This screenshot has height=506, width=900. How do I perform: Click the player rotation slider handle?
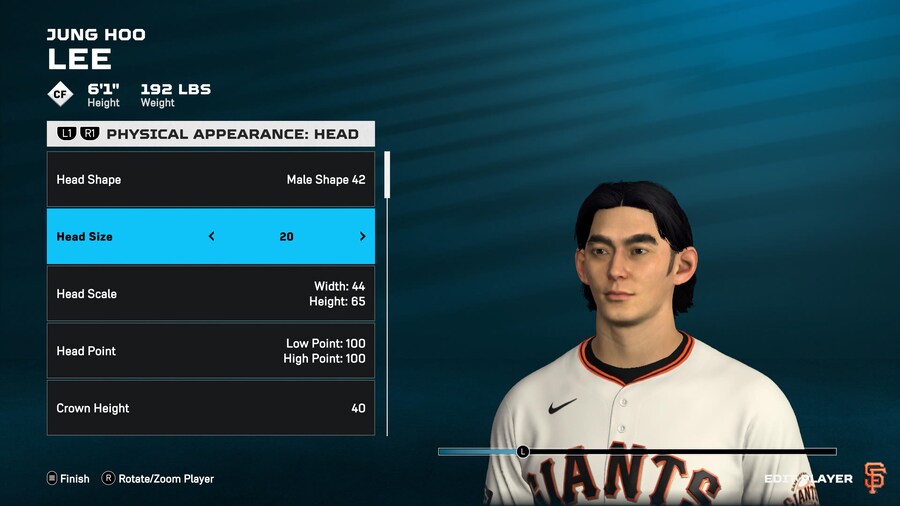point(522,452)
